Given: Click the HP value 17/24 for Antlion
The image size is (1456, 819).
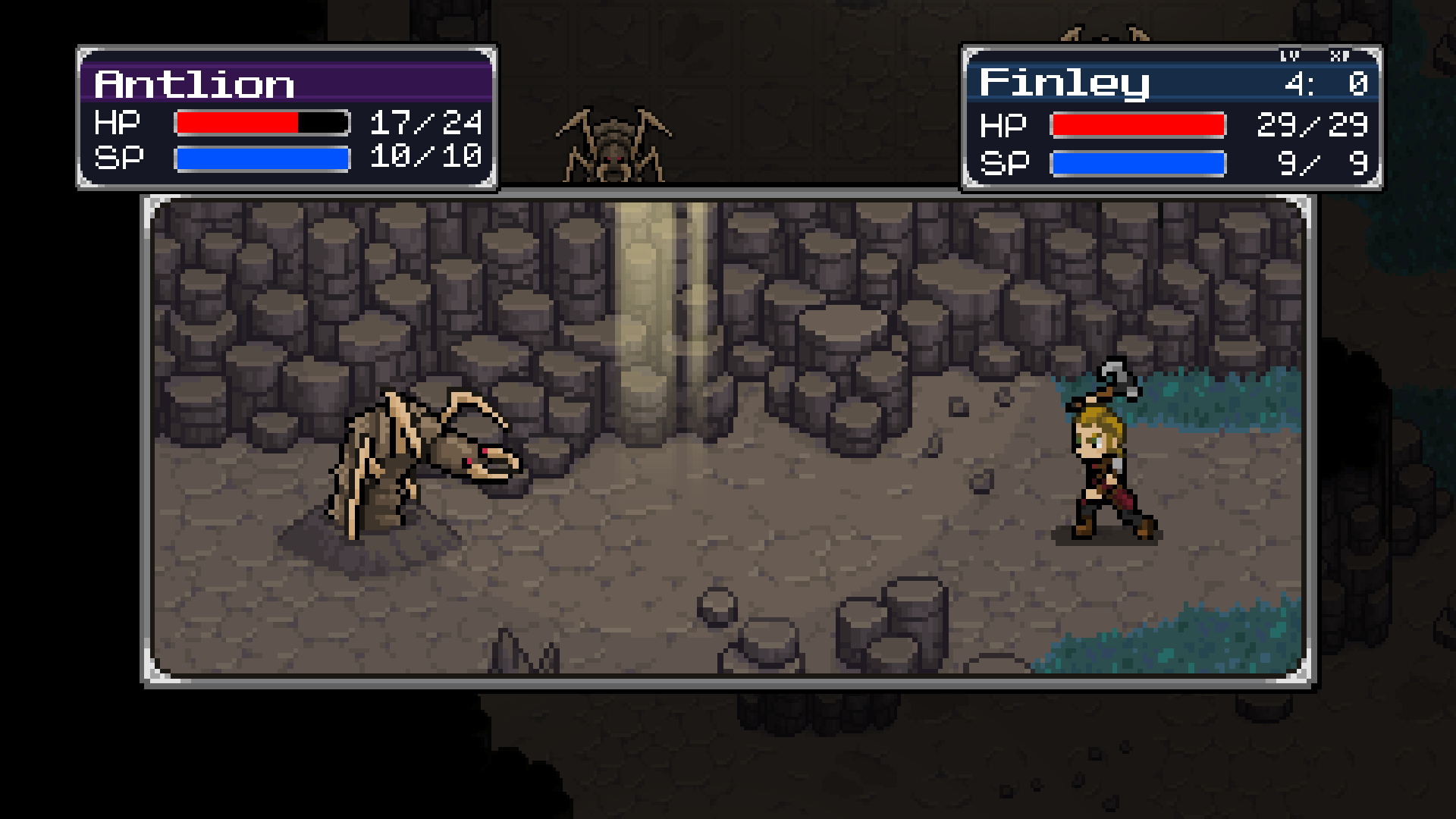Looking at the screenshot, I should pyautogui.click(x=423, y=122).
